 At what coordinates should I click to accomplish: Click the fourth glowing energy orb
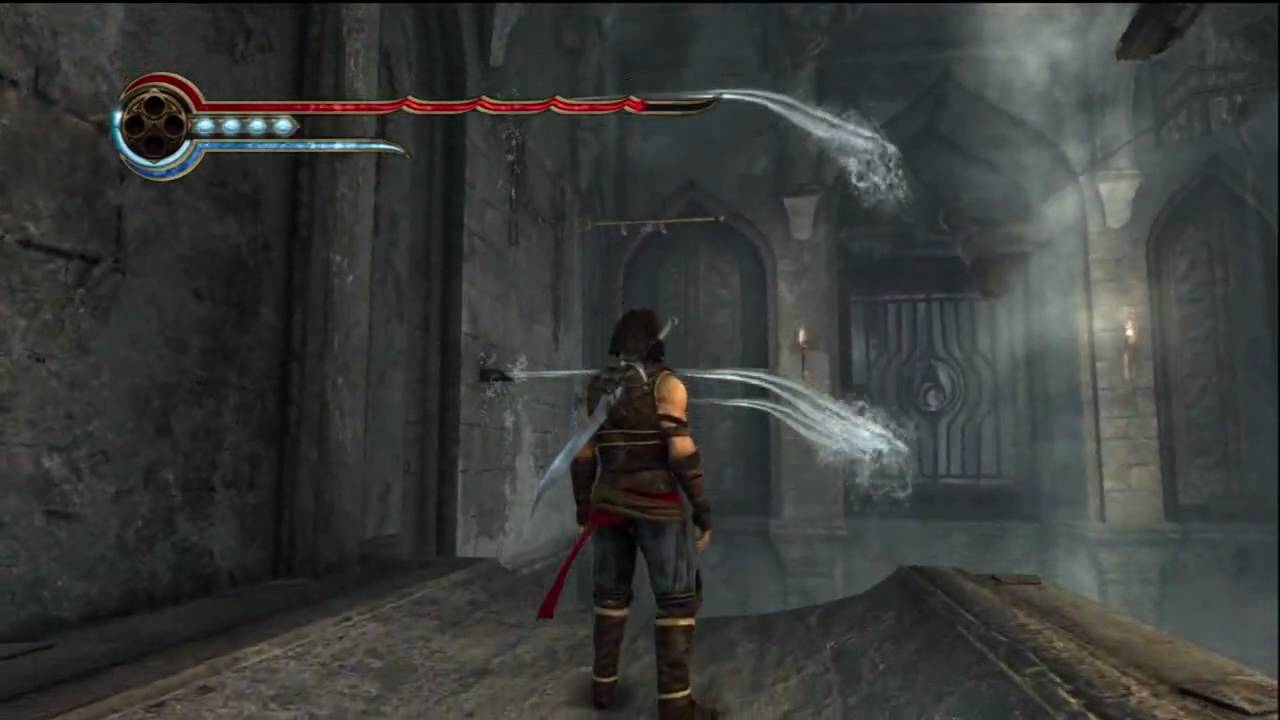pos(282,125)
